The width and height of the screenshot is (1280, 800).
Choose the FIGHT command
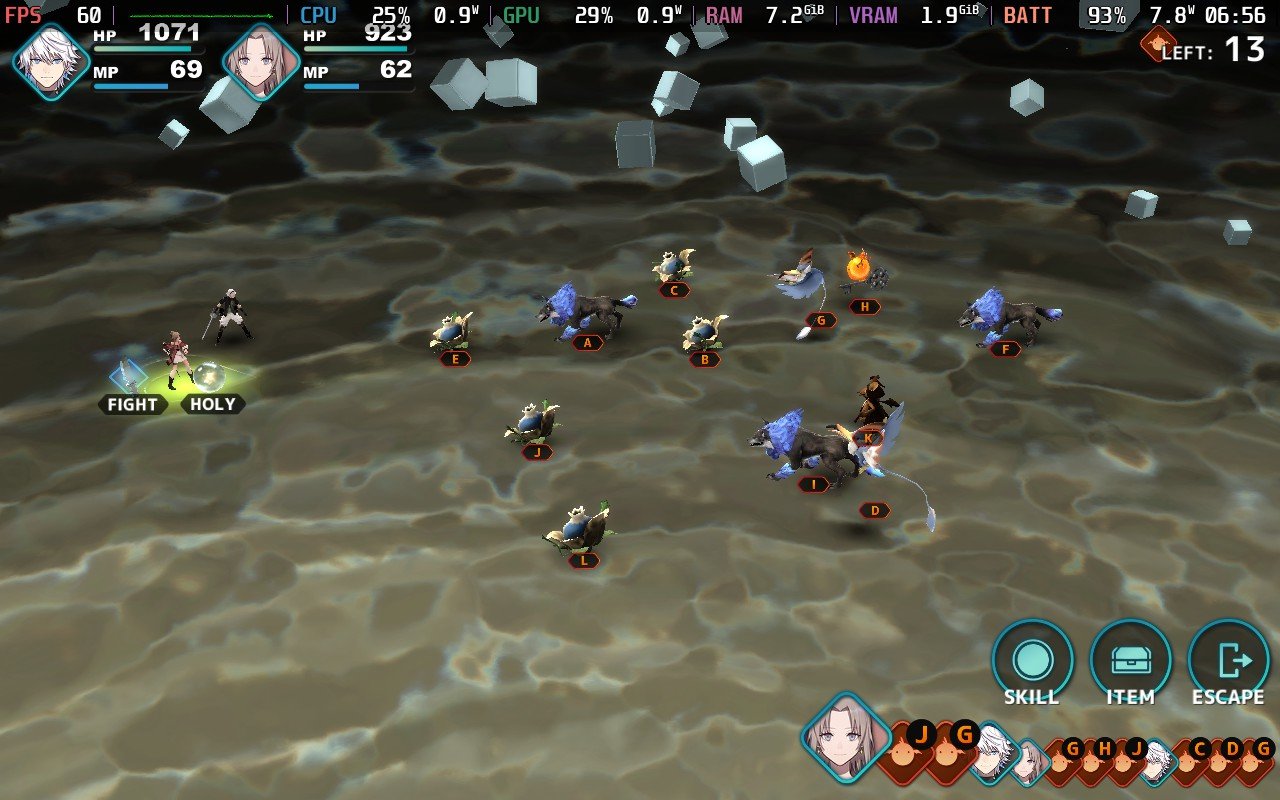pyautogui.click(x=132, y=404)
